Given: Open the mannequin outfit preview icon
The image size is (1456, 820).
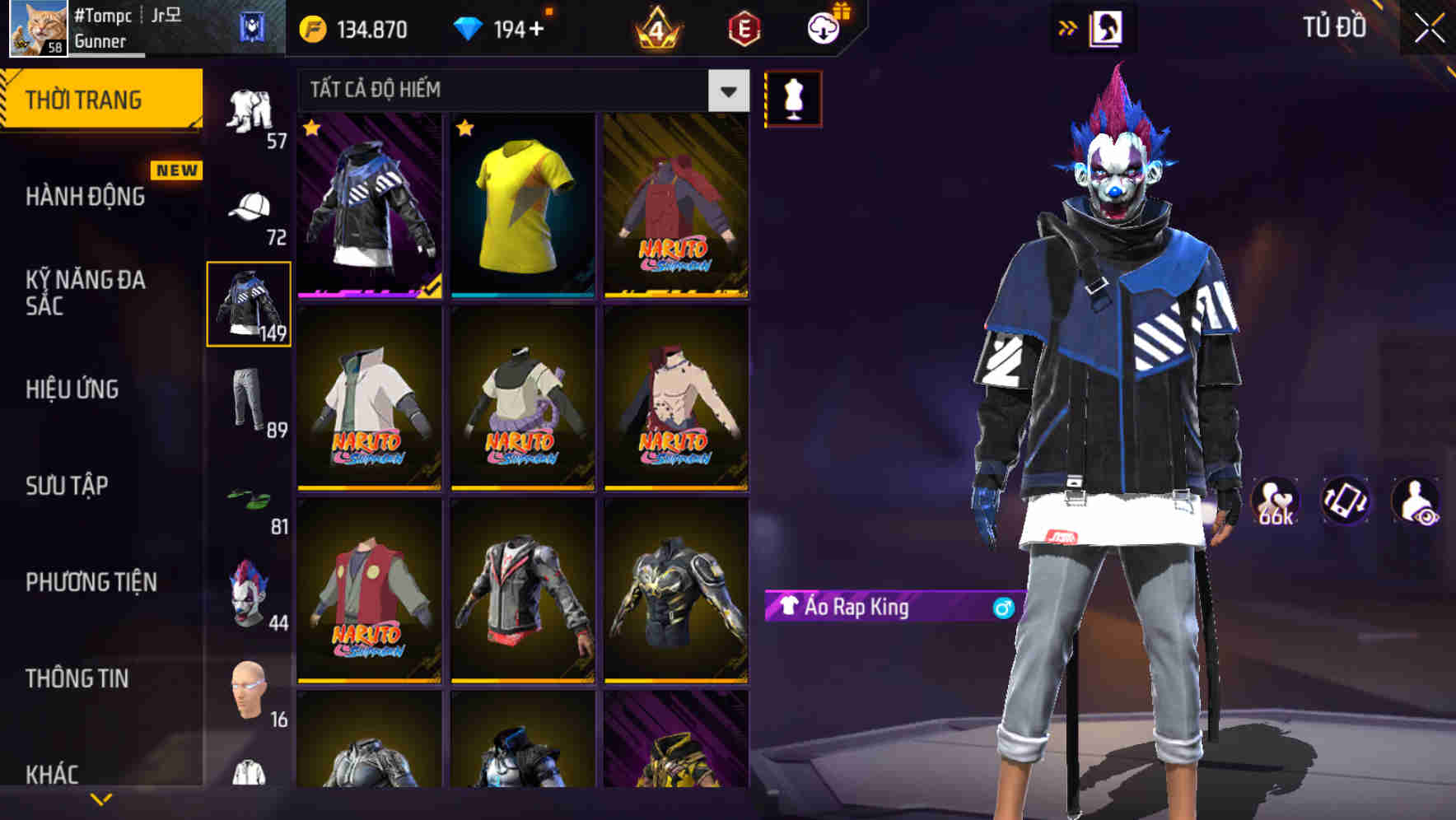Looking at the screenshot, I should [x=793, y=97].
